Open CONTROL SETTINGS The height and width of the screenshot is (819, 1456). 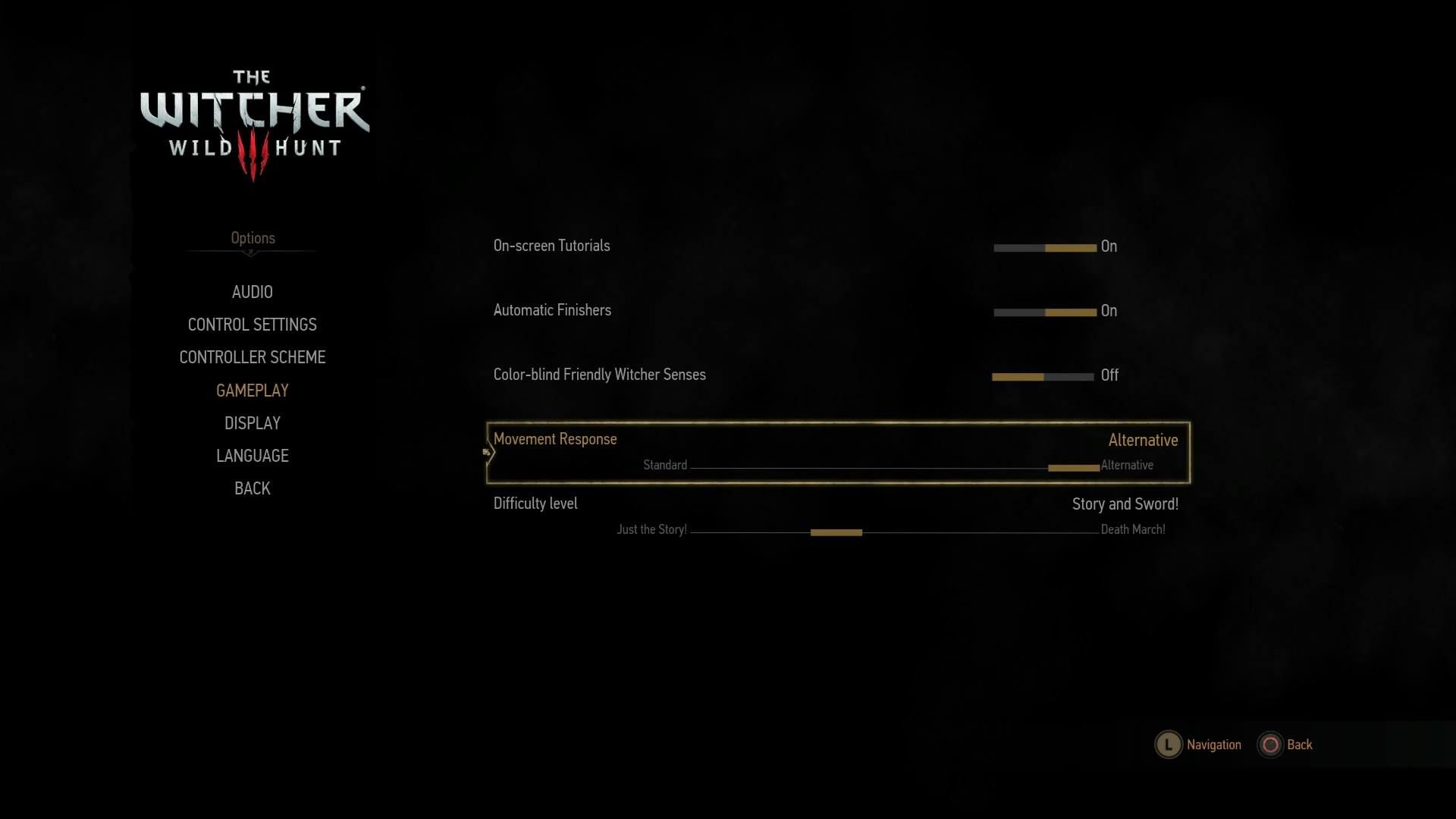coord(252,325)
